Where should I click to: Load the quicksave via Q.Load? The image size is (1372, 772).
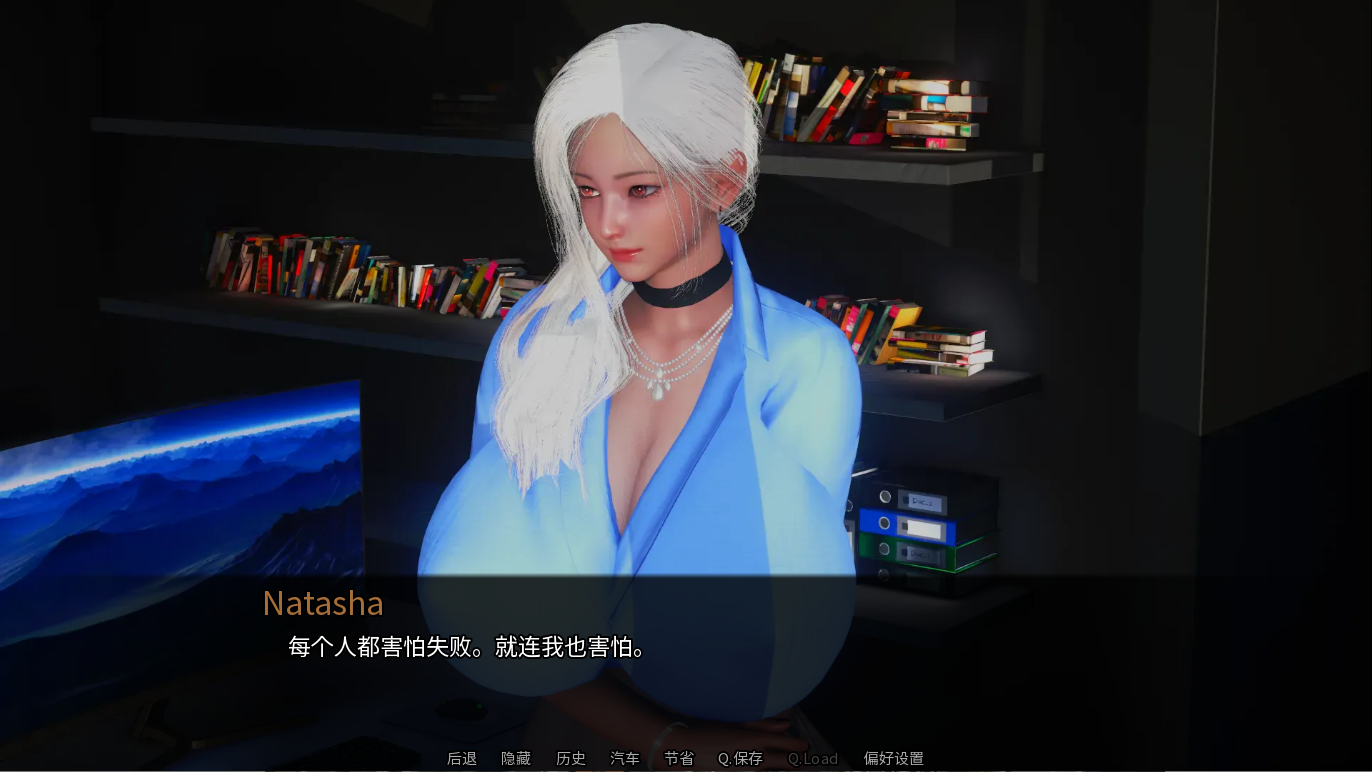pos(812,758)
